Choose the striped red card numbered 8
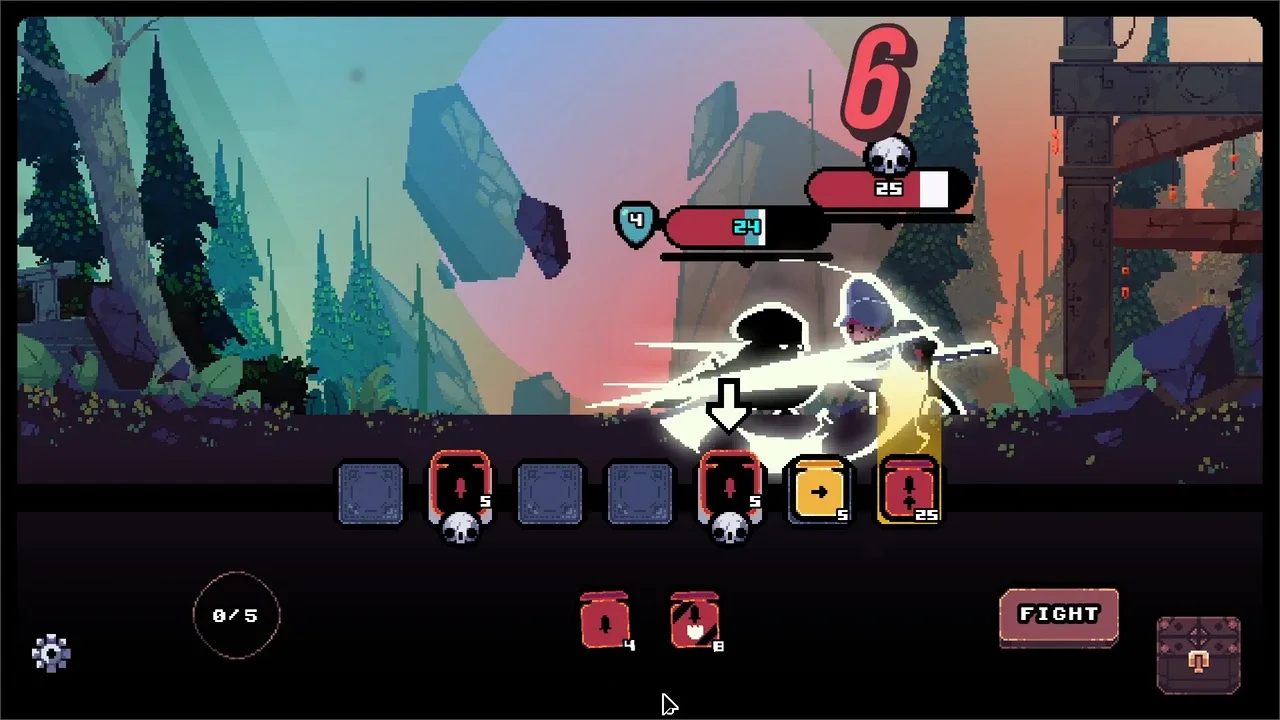The height and width of the screenshot is (720, 1280). (x=695, y=621)
